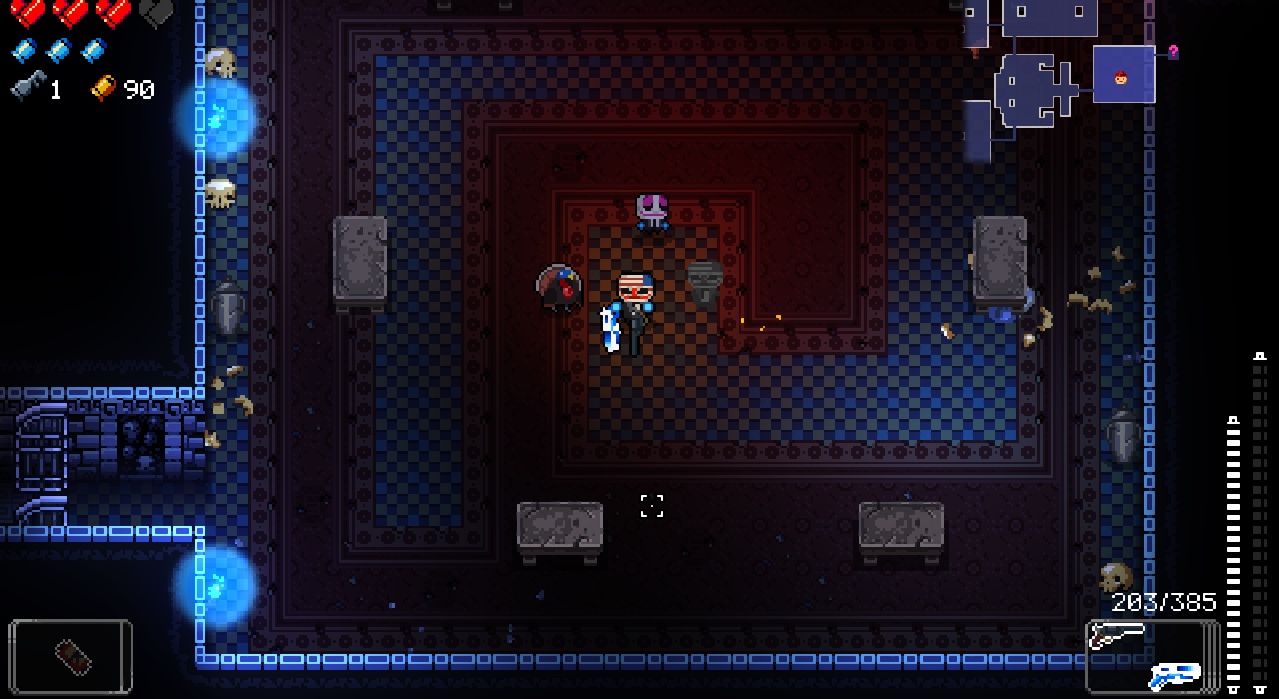
Task: Click the equipped gun slot
Action: point(1151,656)
